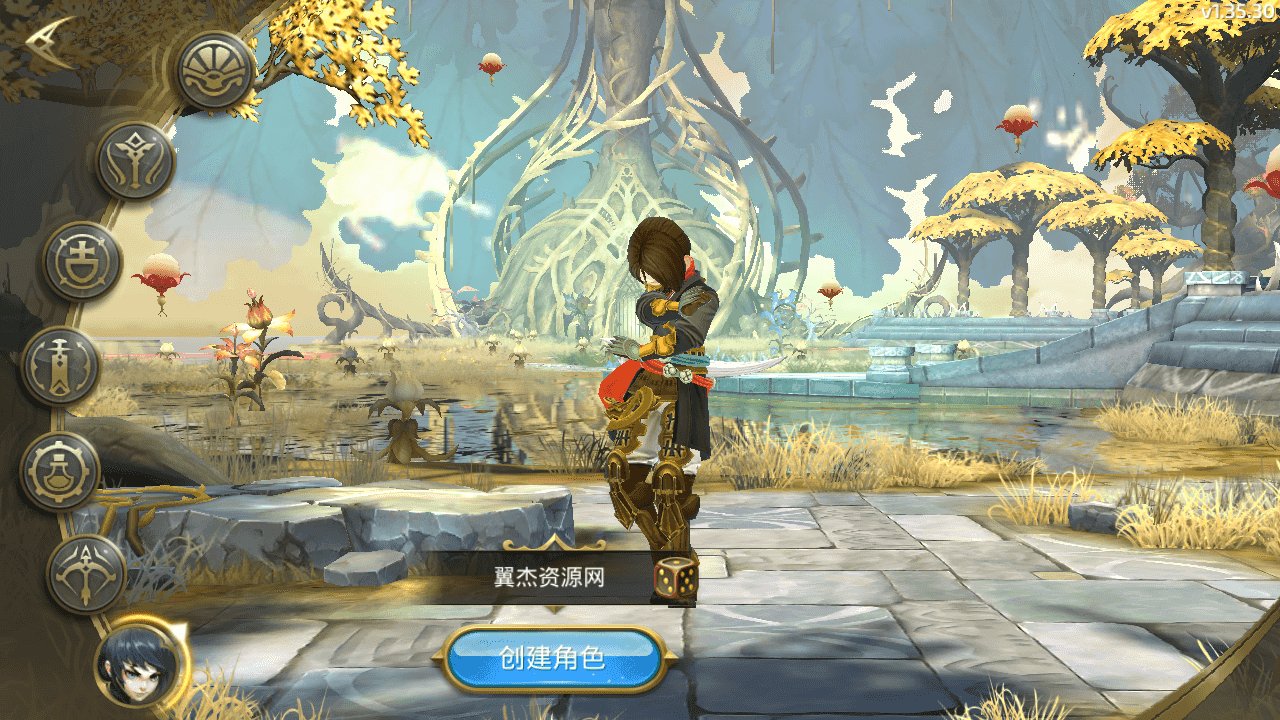Choose the potion flask gear class icon

click(60, 470)
